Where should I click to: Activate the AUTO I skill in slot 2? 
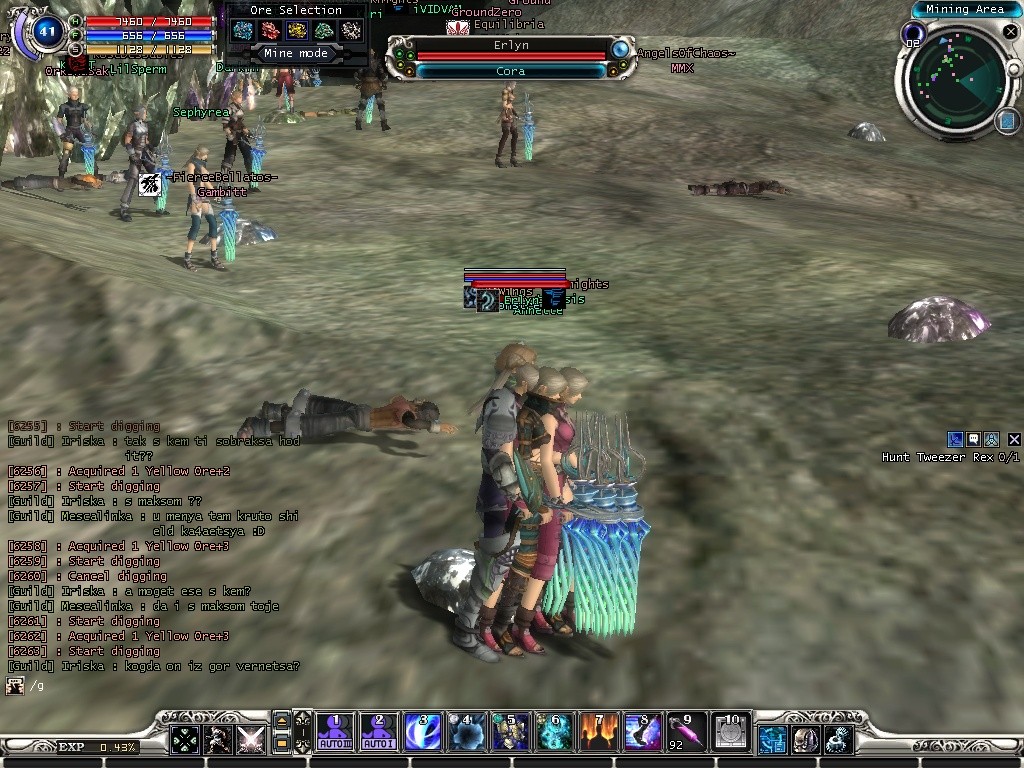pos(378,733)
